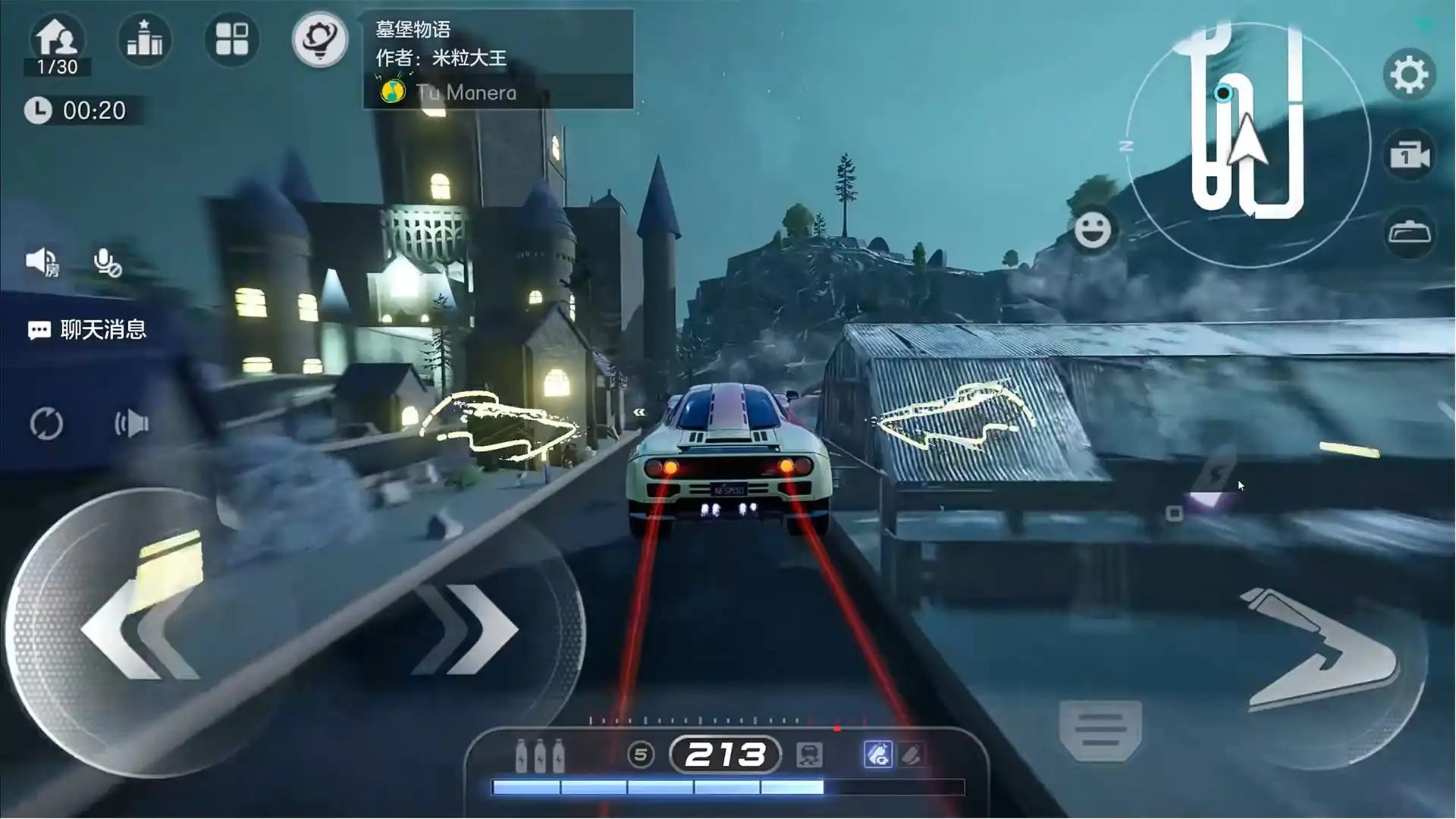The image size is (1456, 819).
Task: Open the ranking leaderboard icon
Action: [x=144, y=40]
